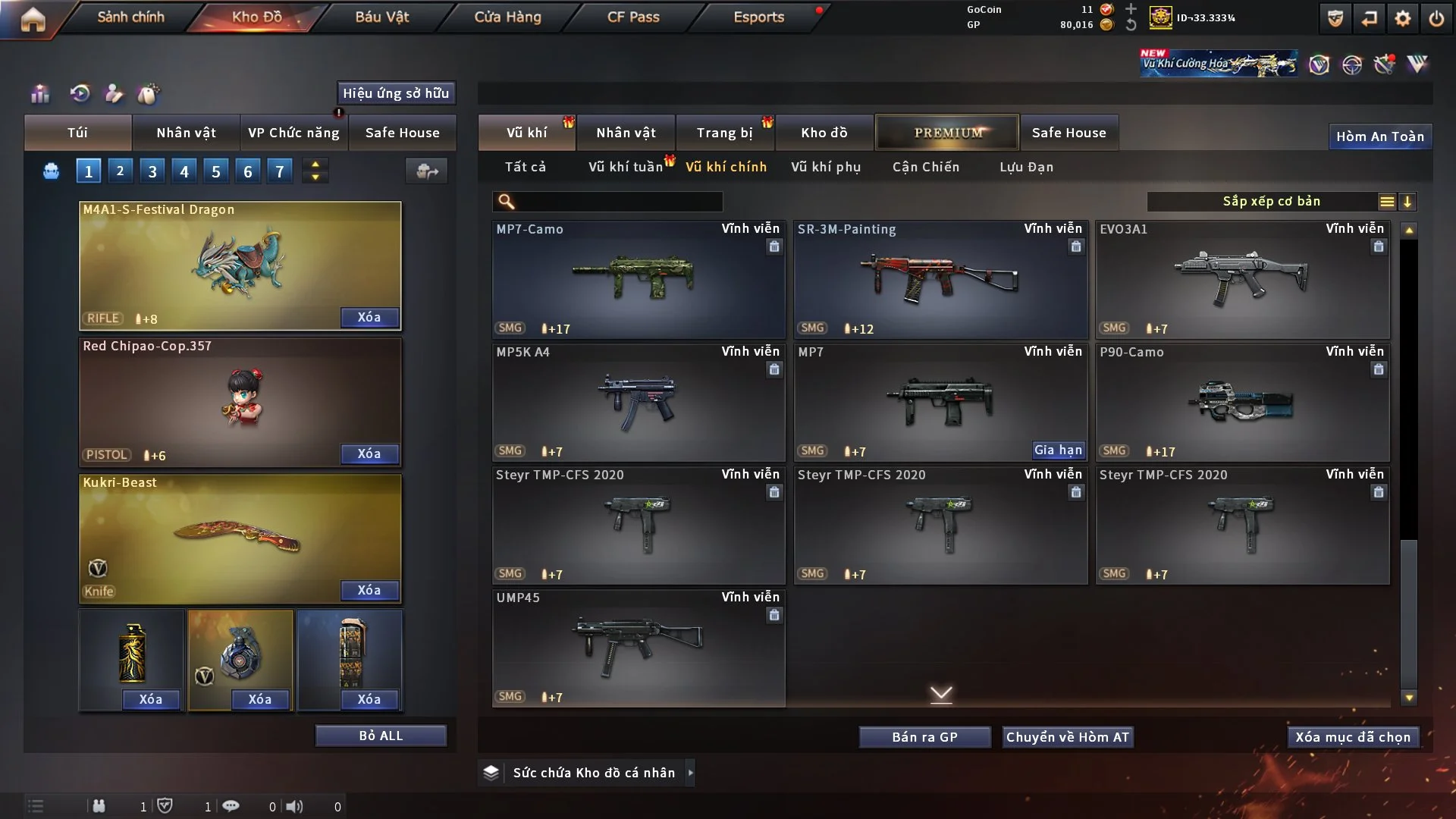Click the inventory search field
The image size is (1456, 819).
click(618, 201)
